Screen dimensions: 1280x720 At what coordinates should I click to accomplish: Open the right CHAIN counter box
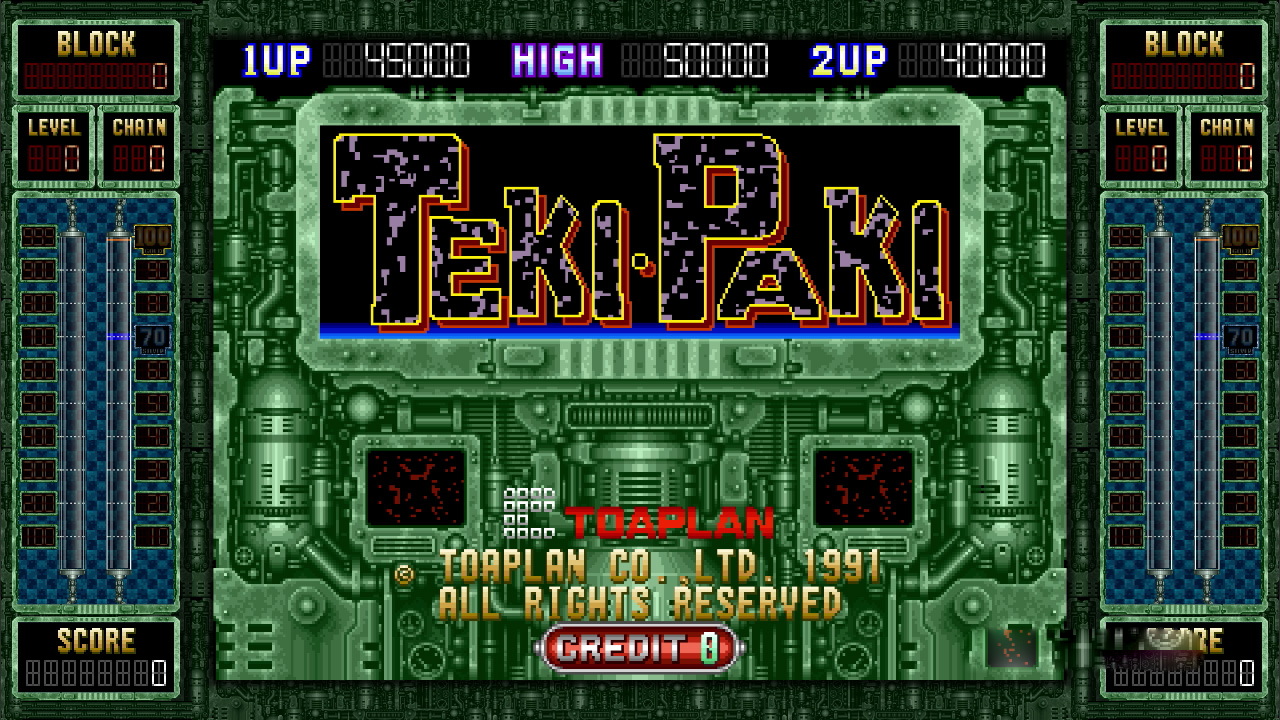(x=1226, y=140)
